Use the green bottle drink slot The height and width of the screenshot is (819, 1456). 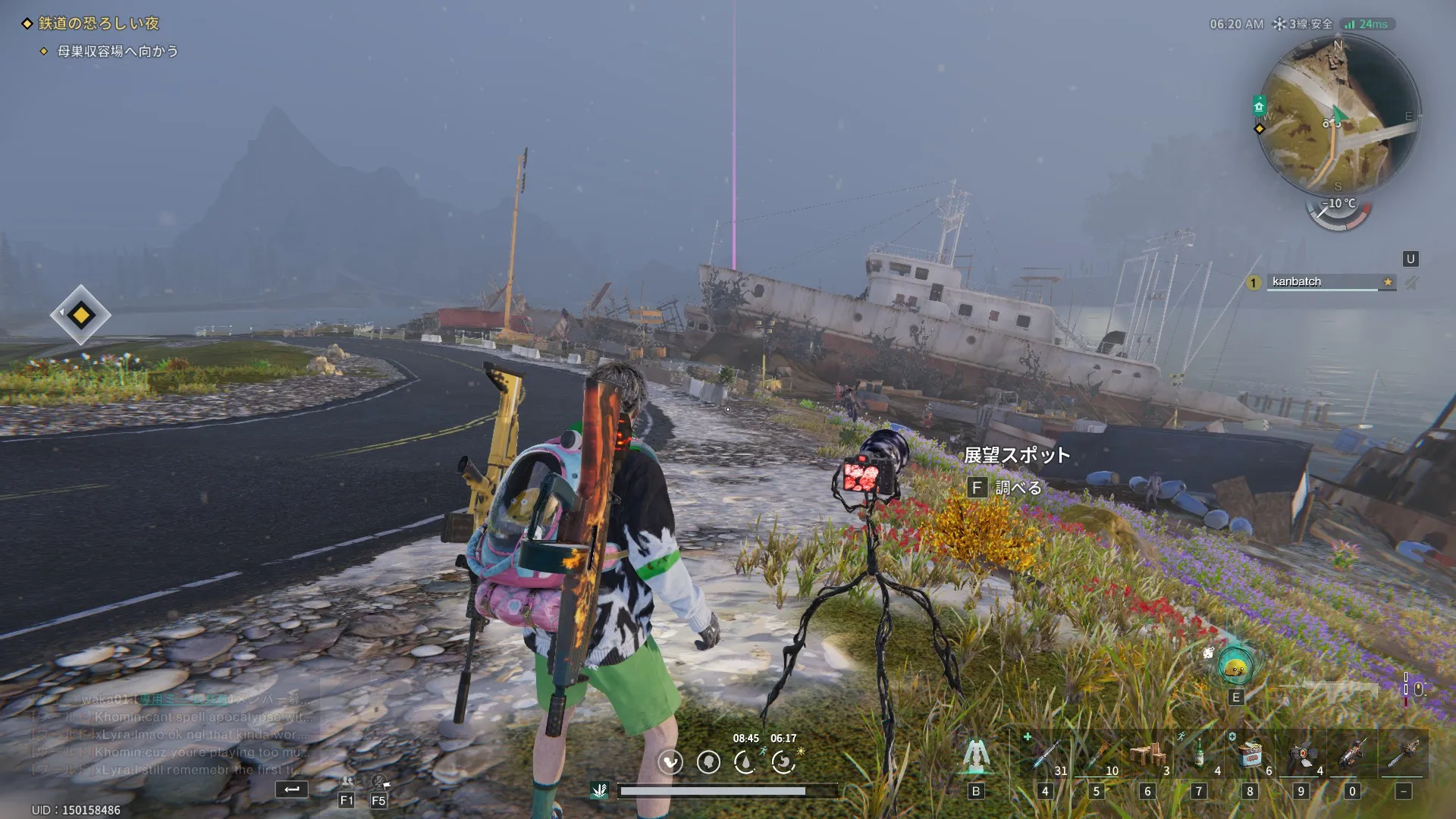click(1198, 755)
